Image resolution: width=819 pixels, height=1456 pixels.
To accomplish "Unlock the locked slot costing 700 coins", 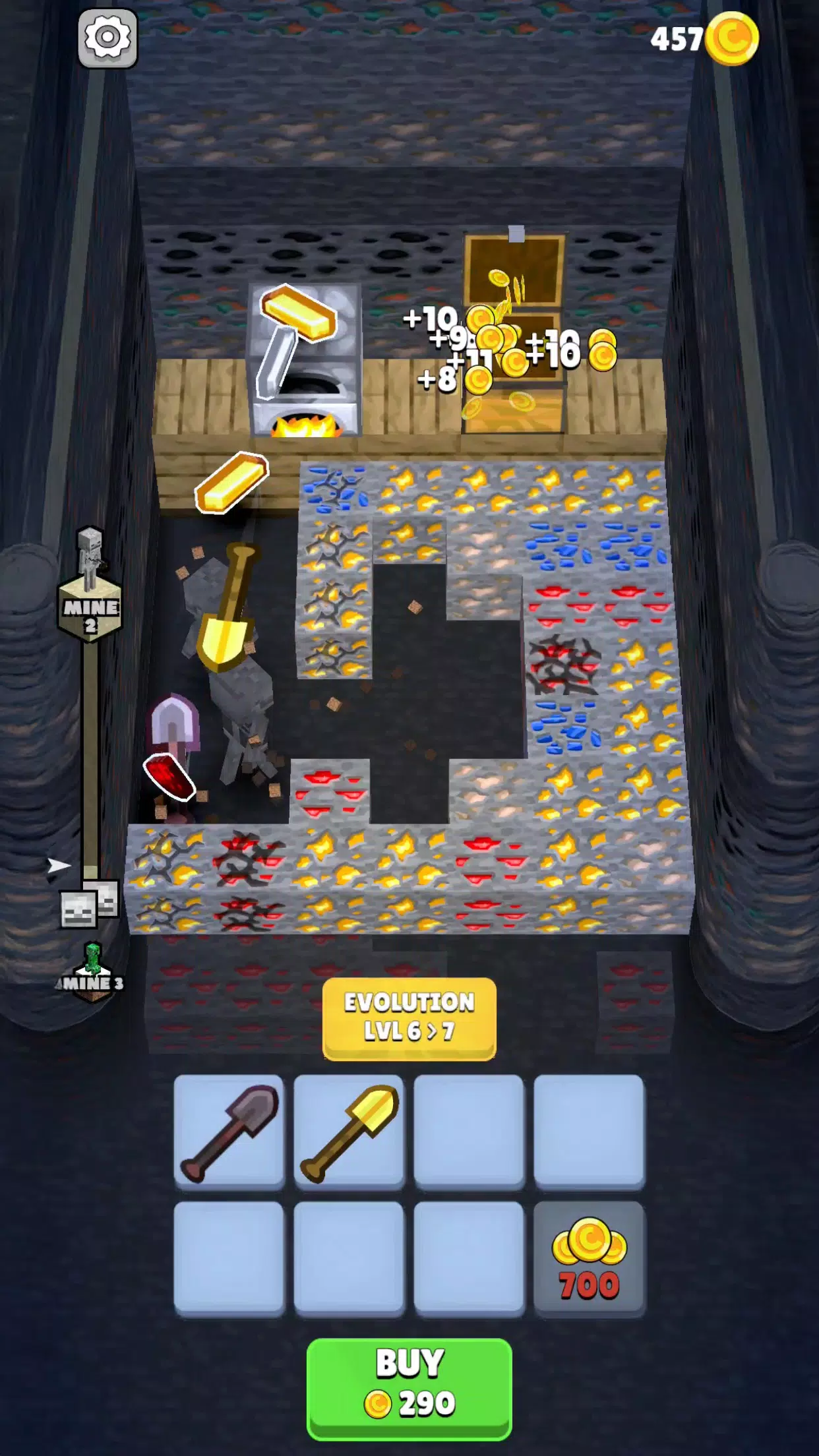I will click(589, 1258).
